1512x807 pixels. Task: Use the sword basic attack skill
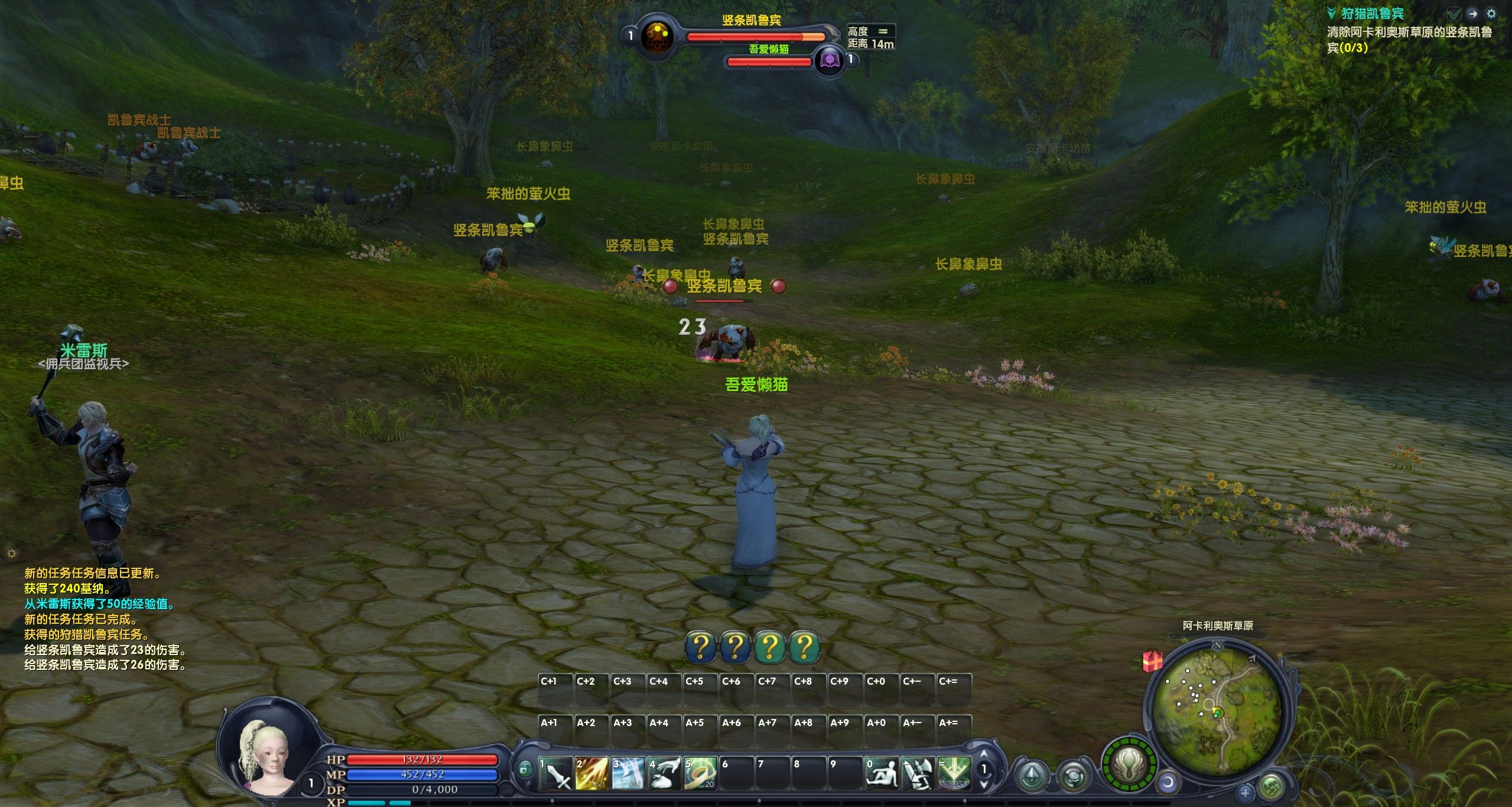tap(555, 774)
